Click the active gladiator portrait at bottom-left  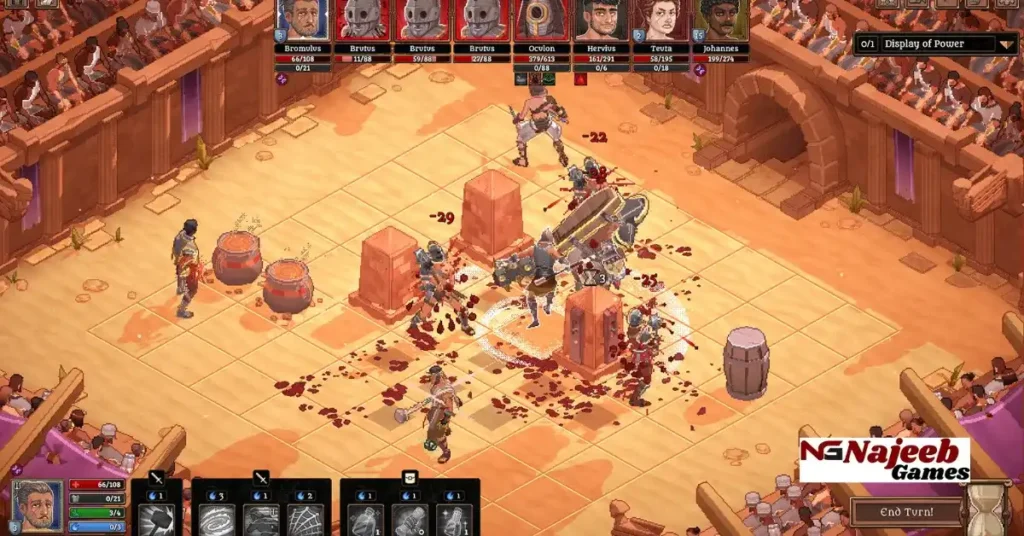tap(37, 505)
